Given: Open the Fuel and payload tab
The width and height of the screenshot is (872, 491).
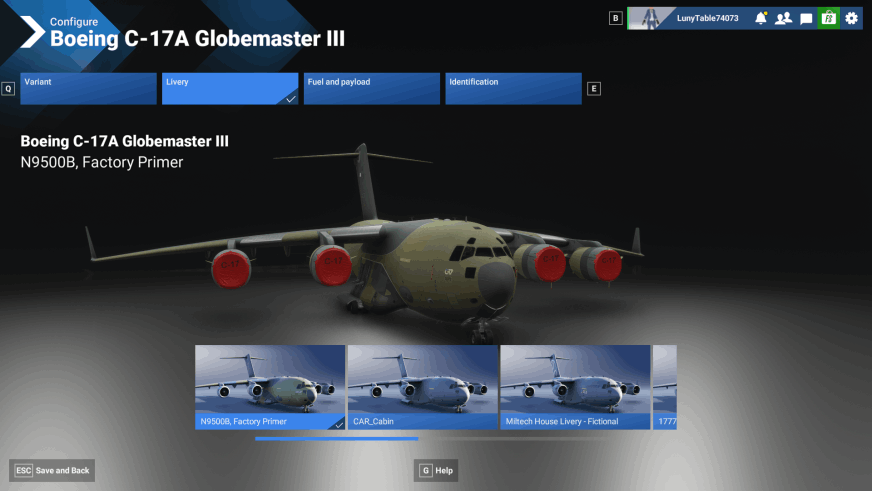Looking at the screenshot, I should point(371,88).
